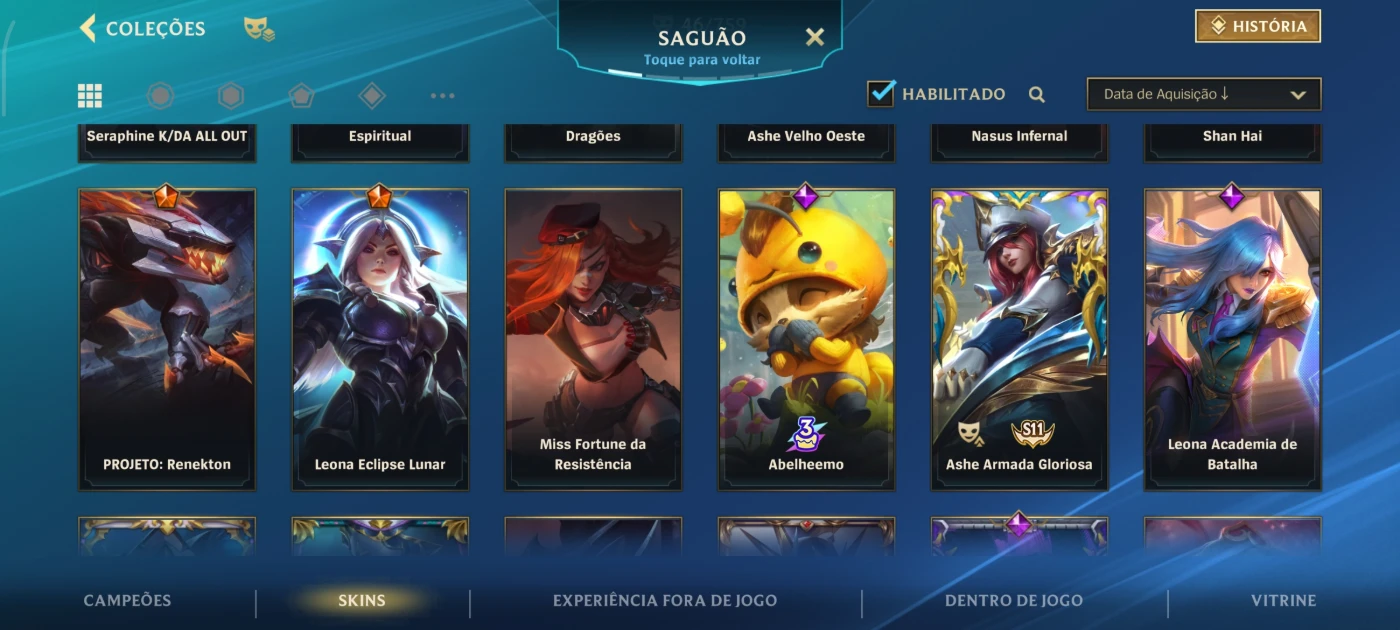This screenshot has width=1400, height=630.
Task: View the Ashe Armada Gloriosa skin
Action: (1019, 339)
